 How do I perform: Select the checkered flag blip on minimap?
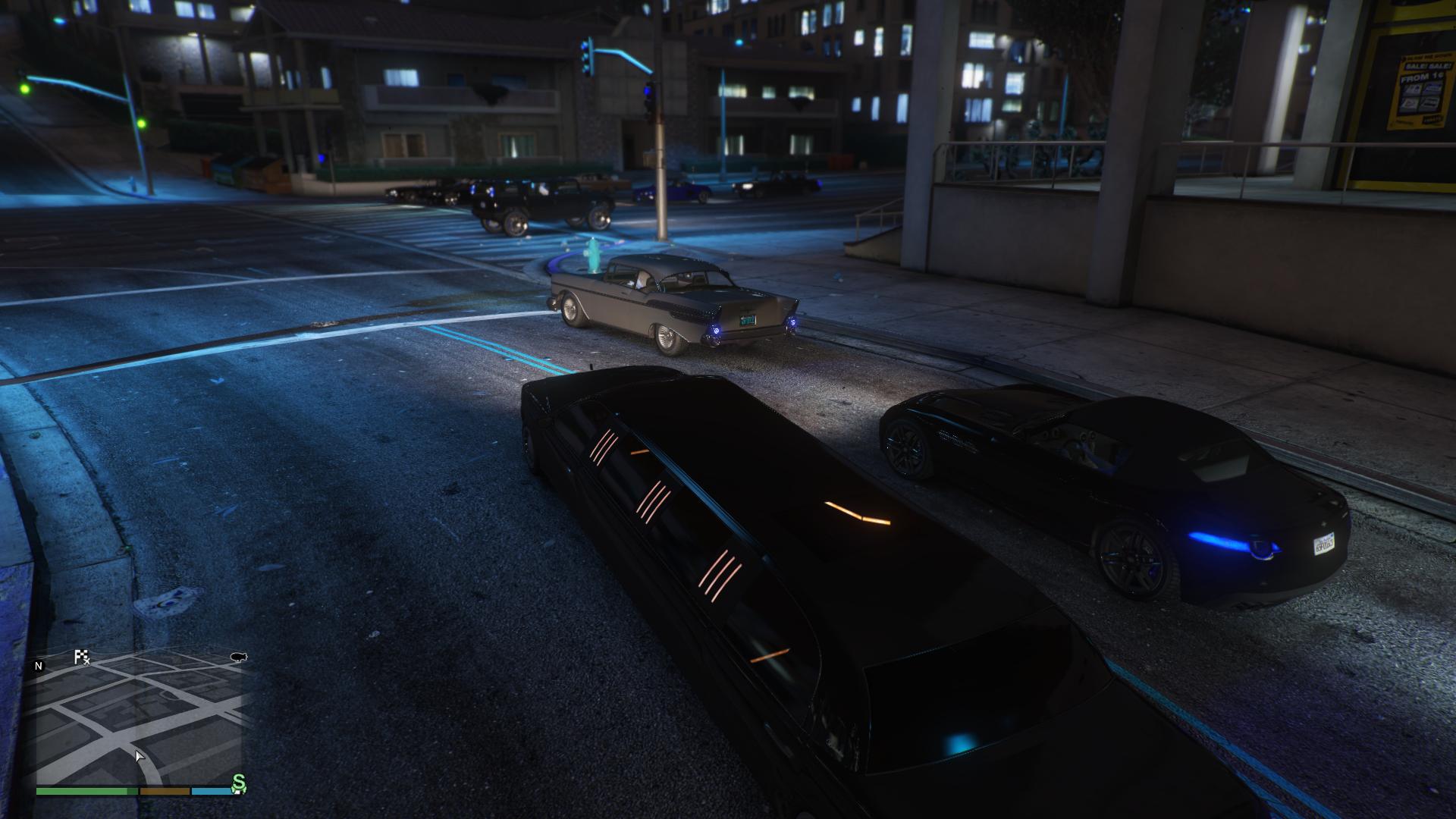81,657
